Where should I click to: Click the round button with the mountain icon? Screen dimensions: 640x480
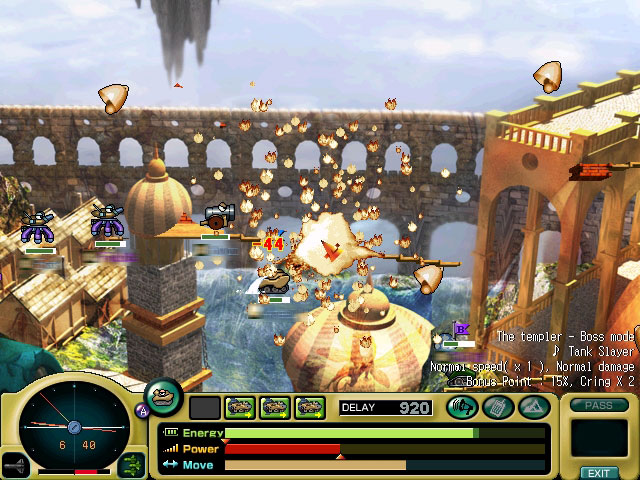(533, 407)
